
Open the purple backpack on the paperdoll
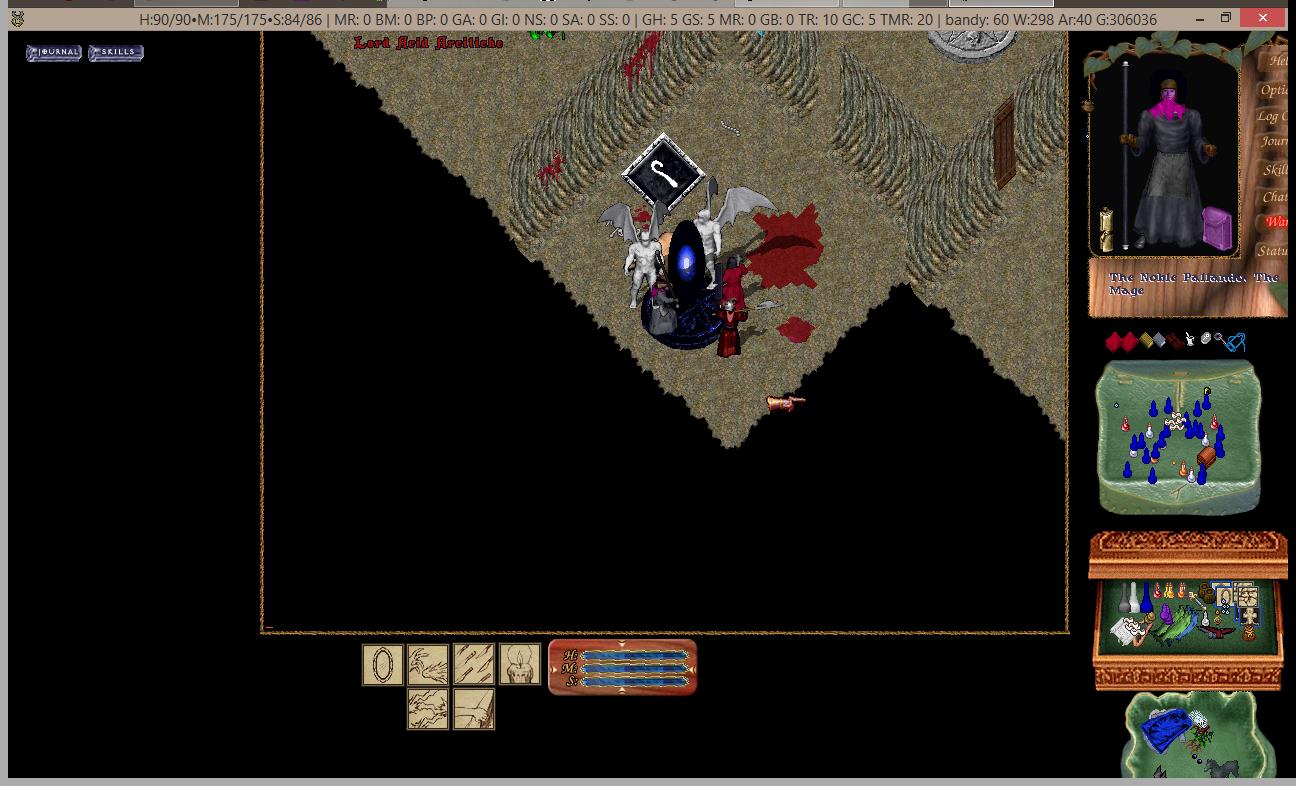coord(1217,227)
